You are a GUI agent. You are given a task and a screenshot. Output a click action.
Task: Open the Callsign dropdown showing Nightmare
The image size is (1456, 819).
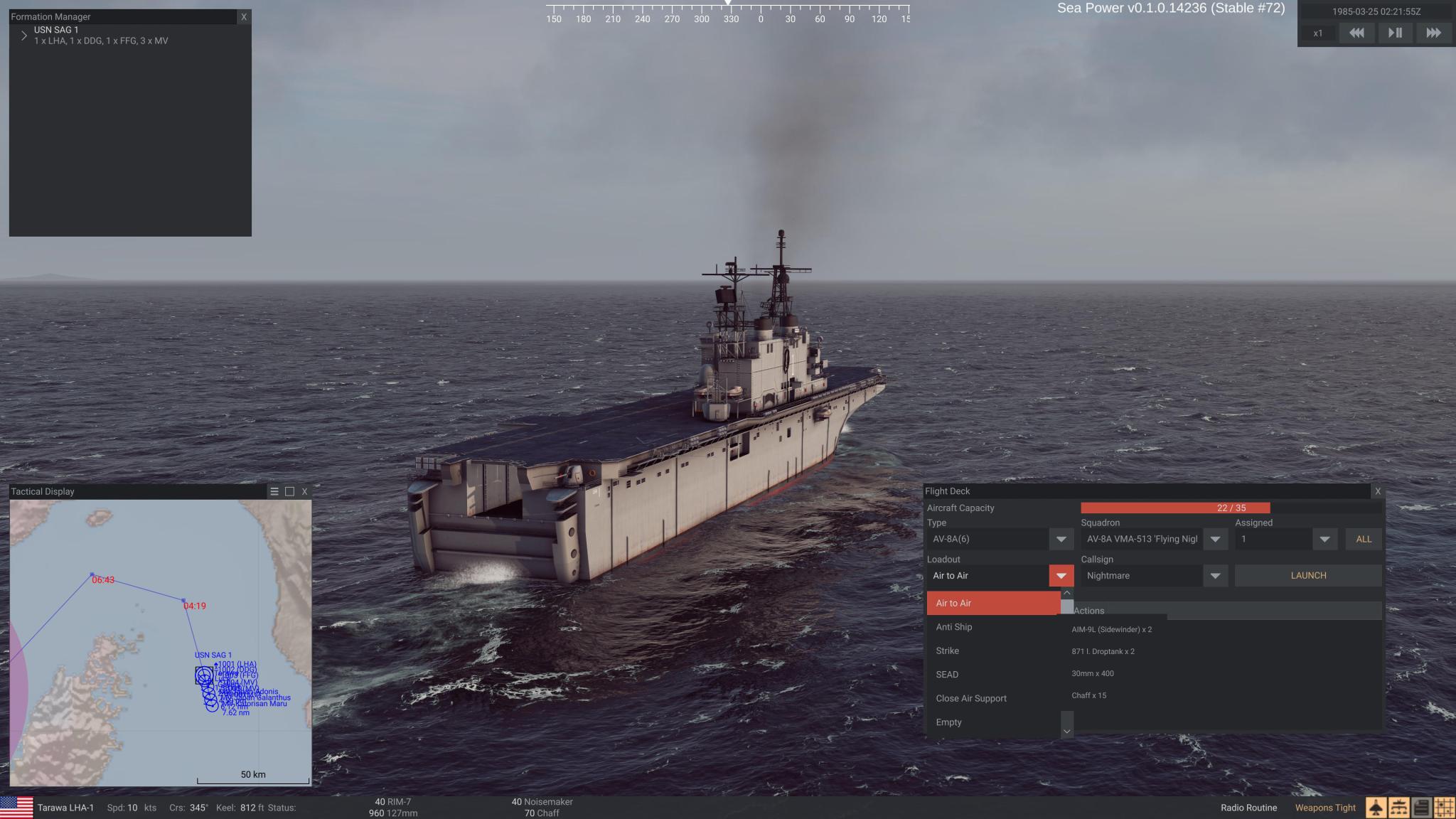point(1217,576)
